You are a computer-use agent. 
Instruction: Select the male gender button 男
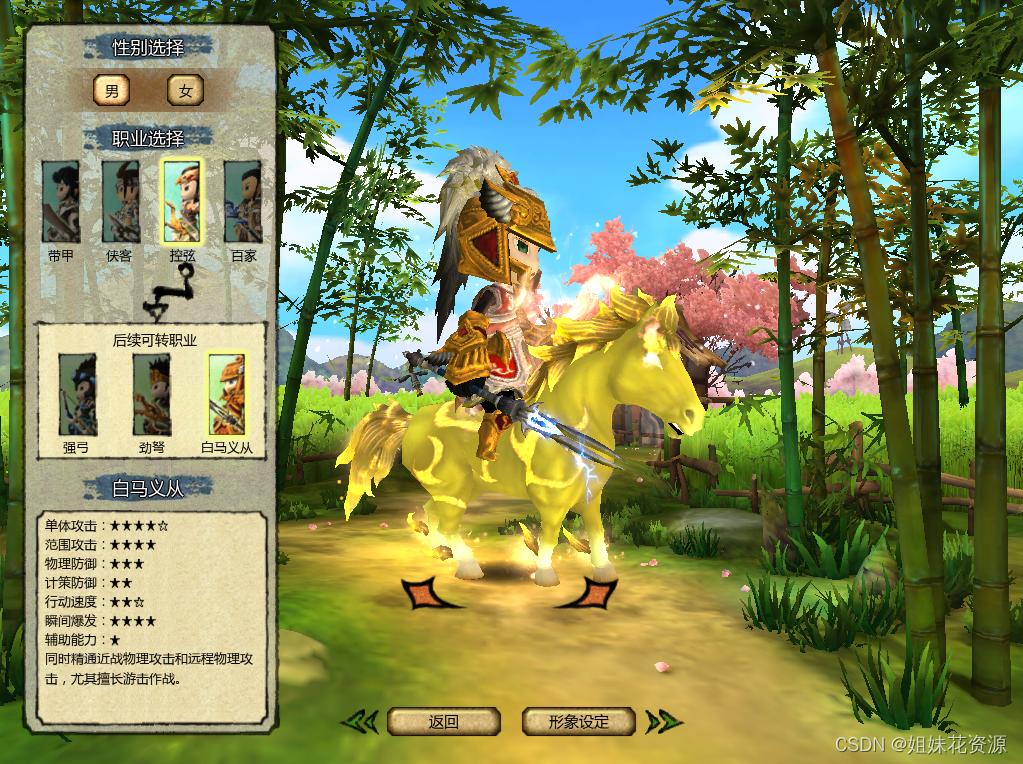click(x=111, y=91)
